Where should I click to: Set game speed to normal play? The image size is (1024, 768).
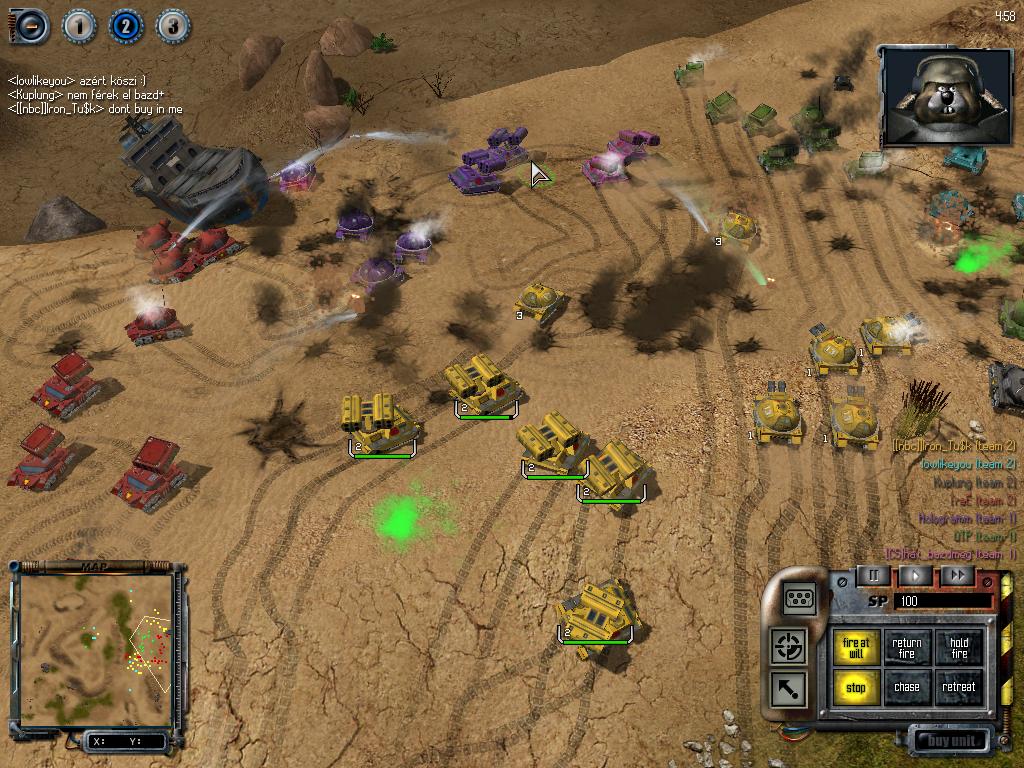tap(915, 576)
